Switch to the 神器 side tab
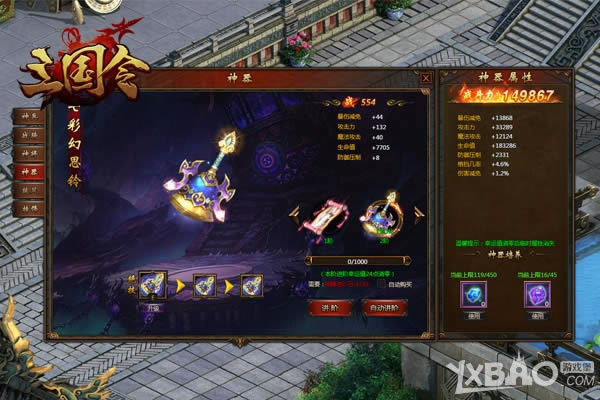This screenshot has height=400, width=600. (x=28, y=170)
